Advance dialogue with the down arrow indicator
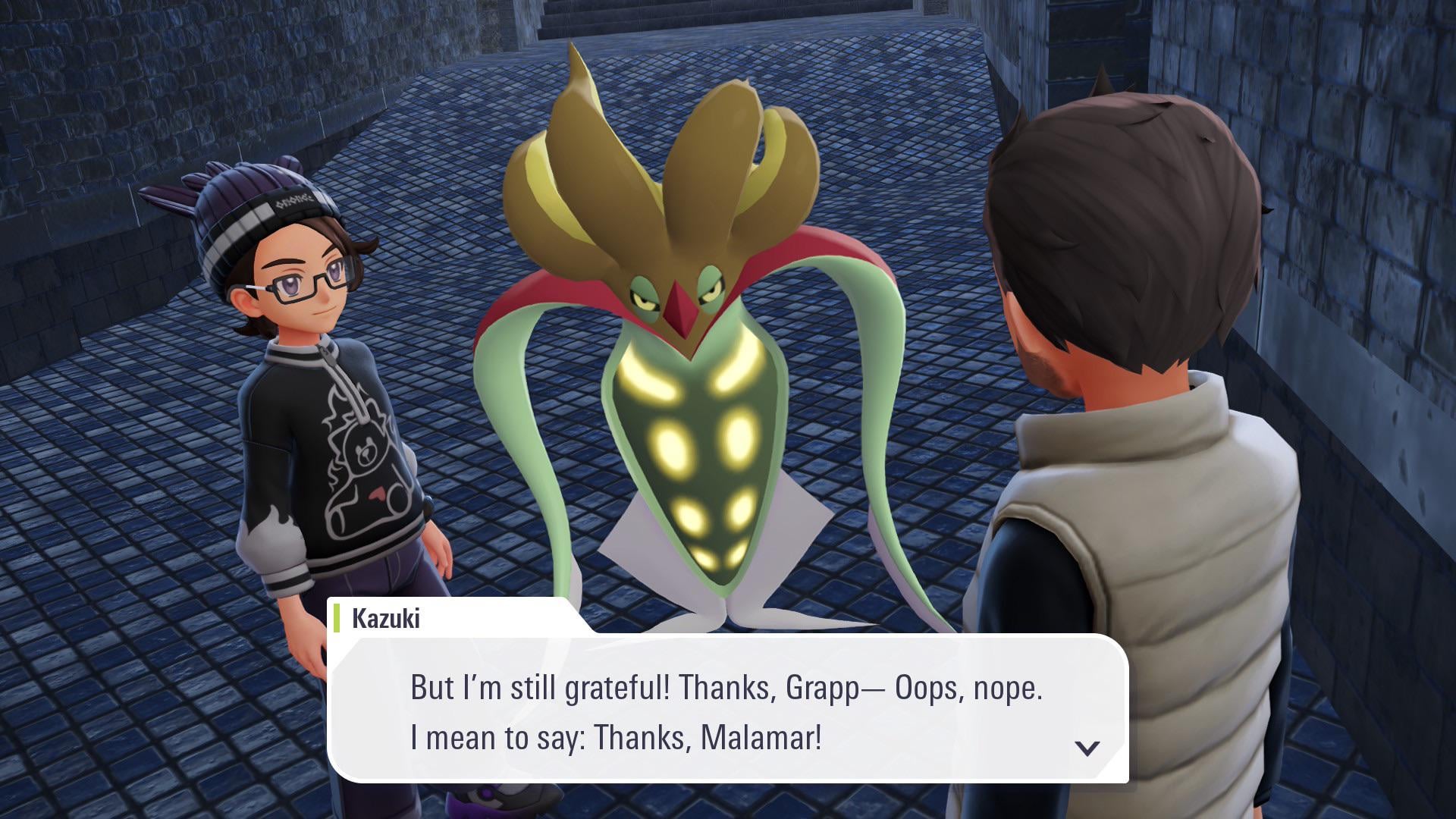Viewport: 1456px width, 819px height. [x=1087, y=748]
